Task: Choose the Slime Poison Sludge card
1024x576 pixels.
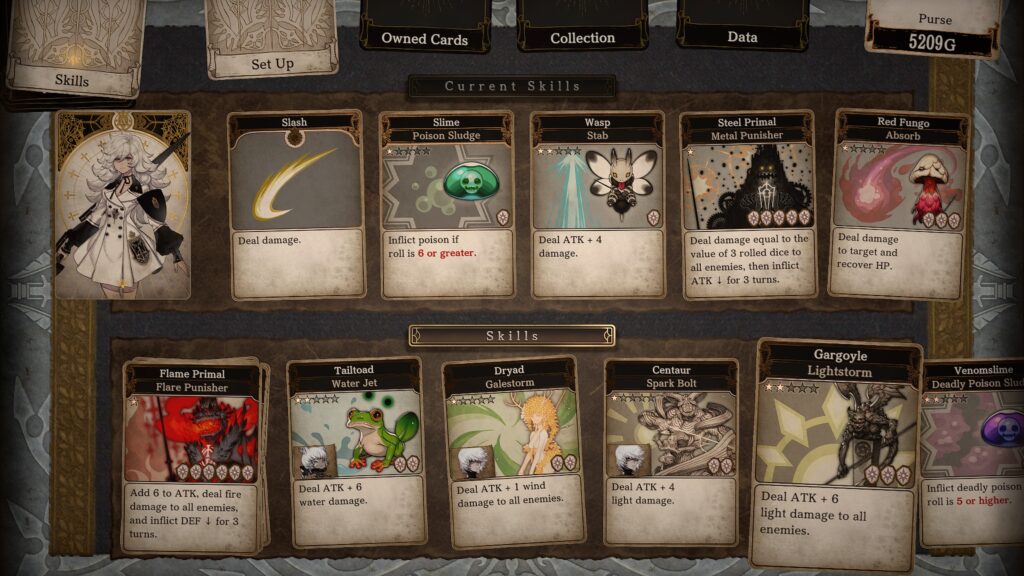Action: tap(447, 205)
